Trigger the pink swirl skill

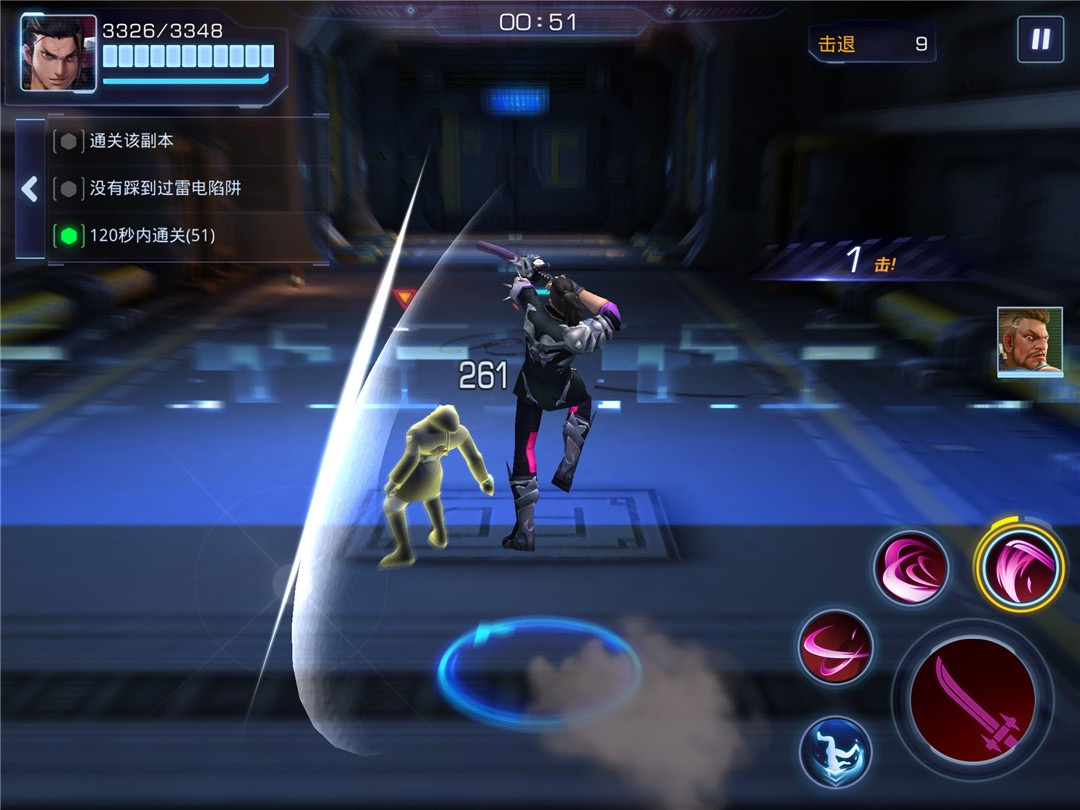[x=911, y=568]
